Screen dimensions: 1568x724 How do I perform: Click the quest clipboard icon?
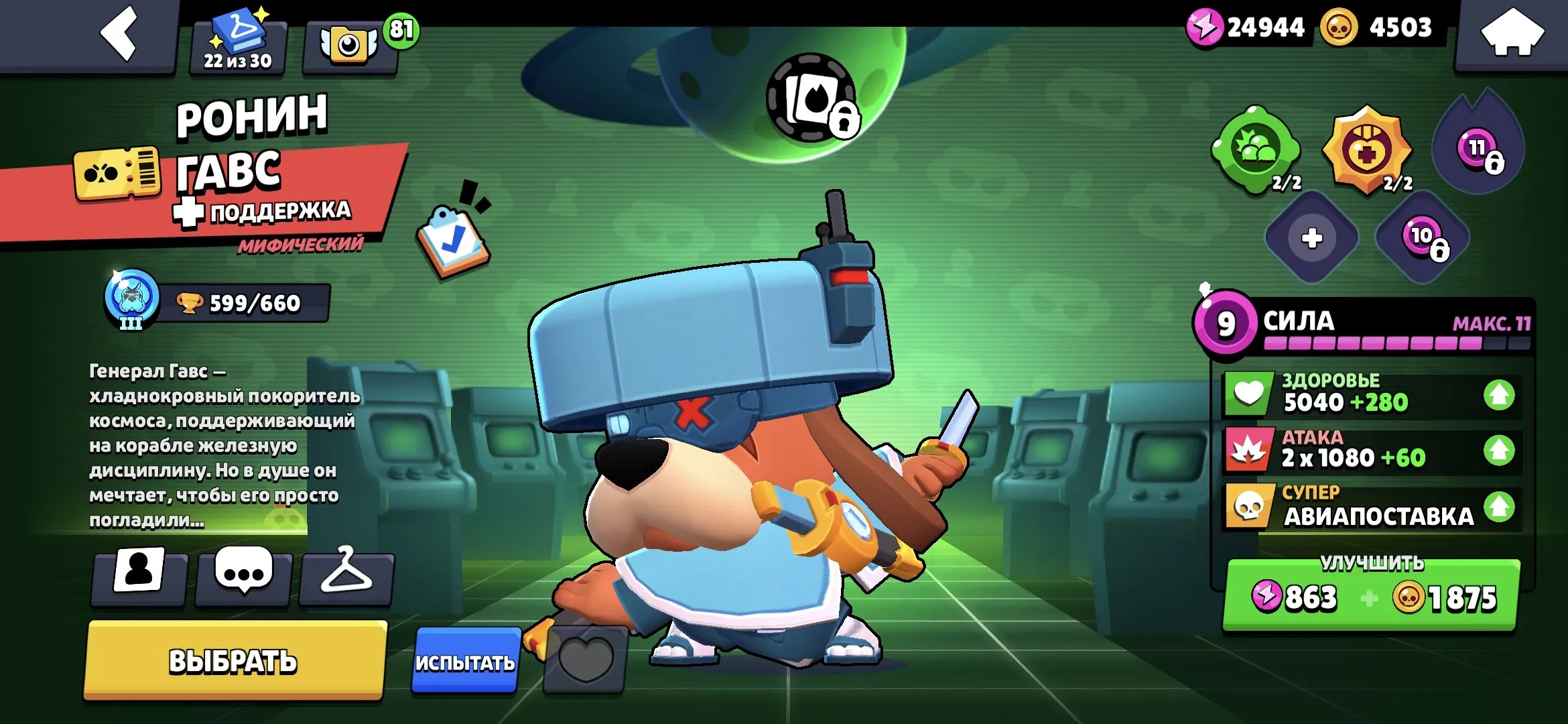tap(452, 239)
